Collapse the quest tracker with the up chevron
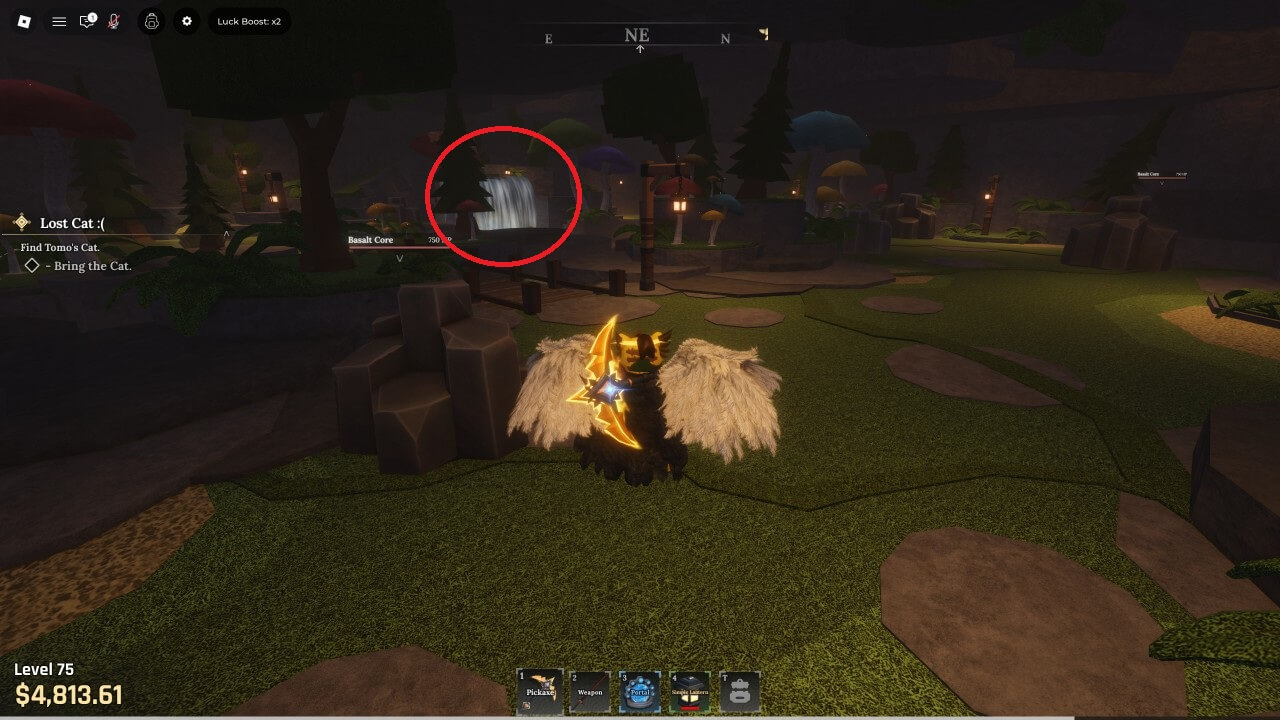The height and width of the screenshot is (720, 1280). [227, 234]
